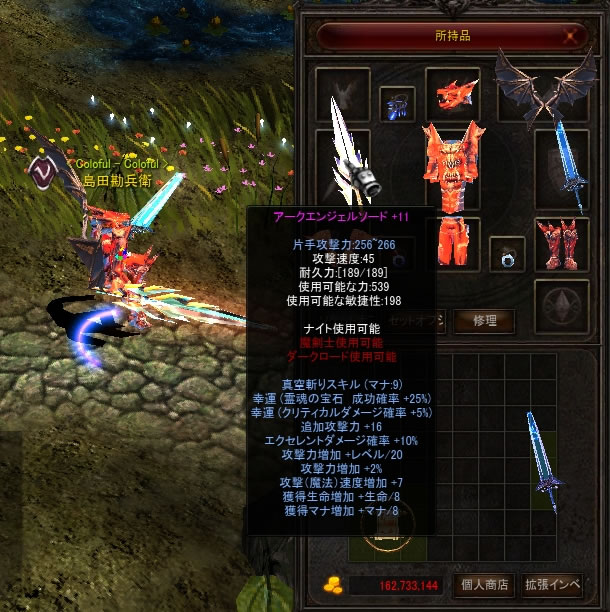Image resolution: width=610 pixels, height=612 pixels.
Task: Select the red dragon pants slot
Action: (x=451, y=242)
